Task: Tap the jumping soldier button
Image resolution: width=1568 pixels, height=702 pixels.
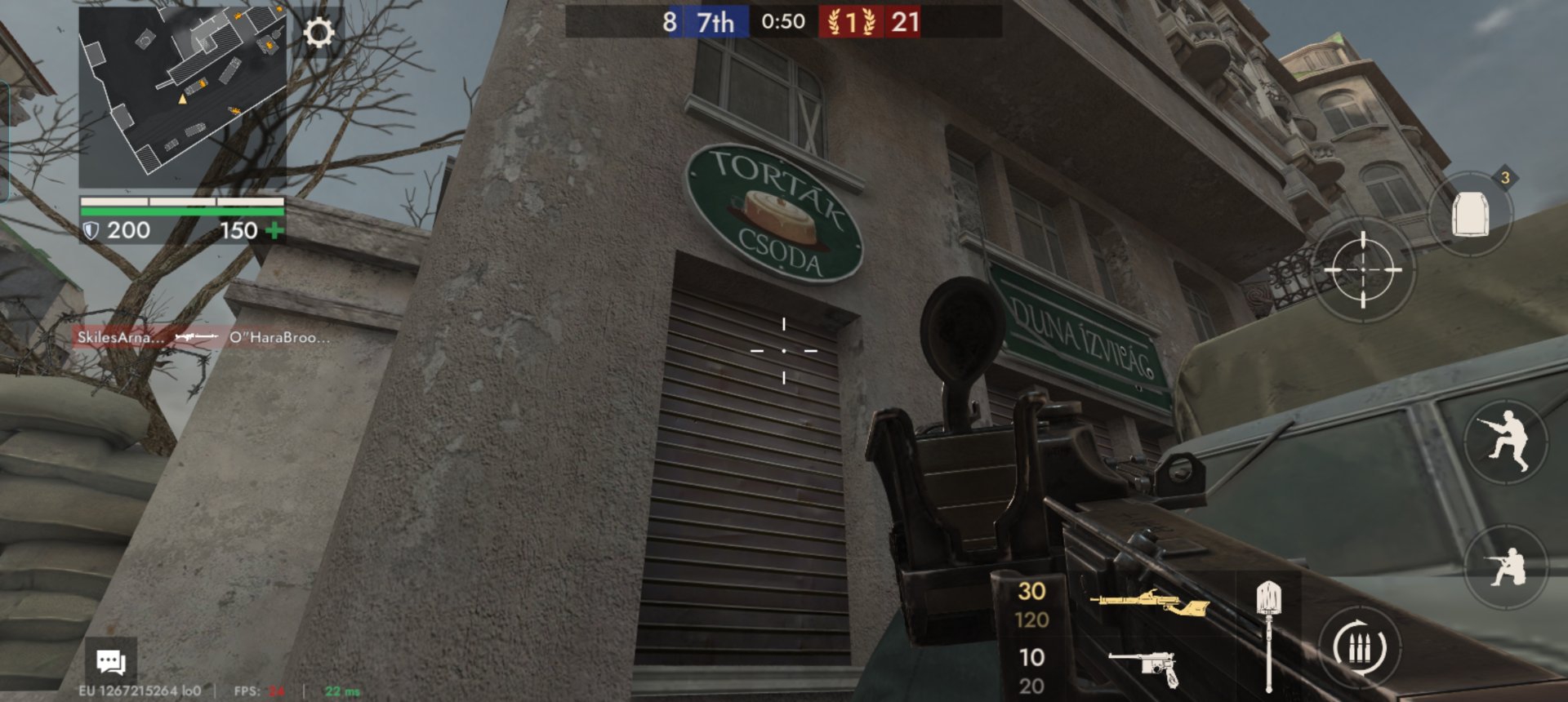Action: (x=1505, y=441)
